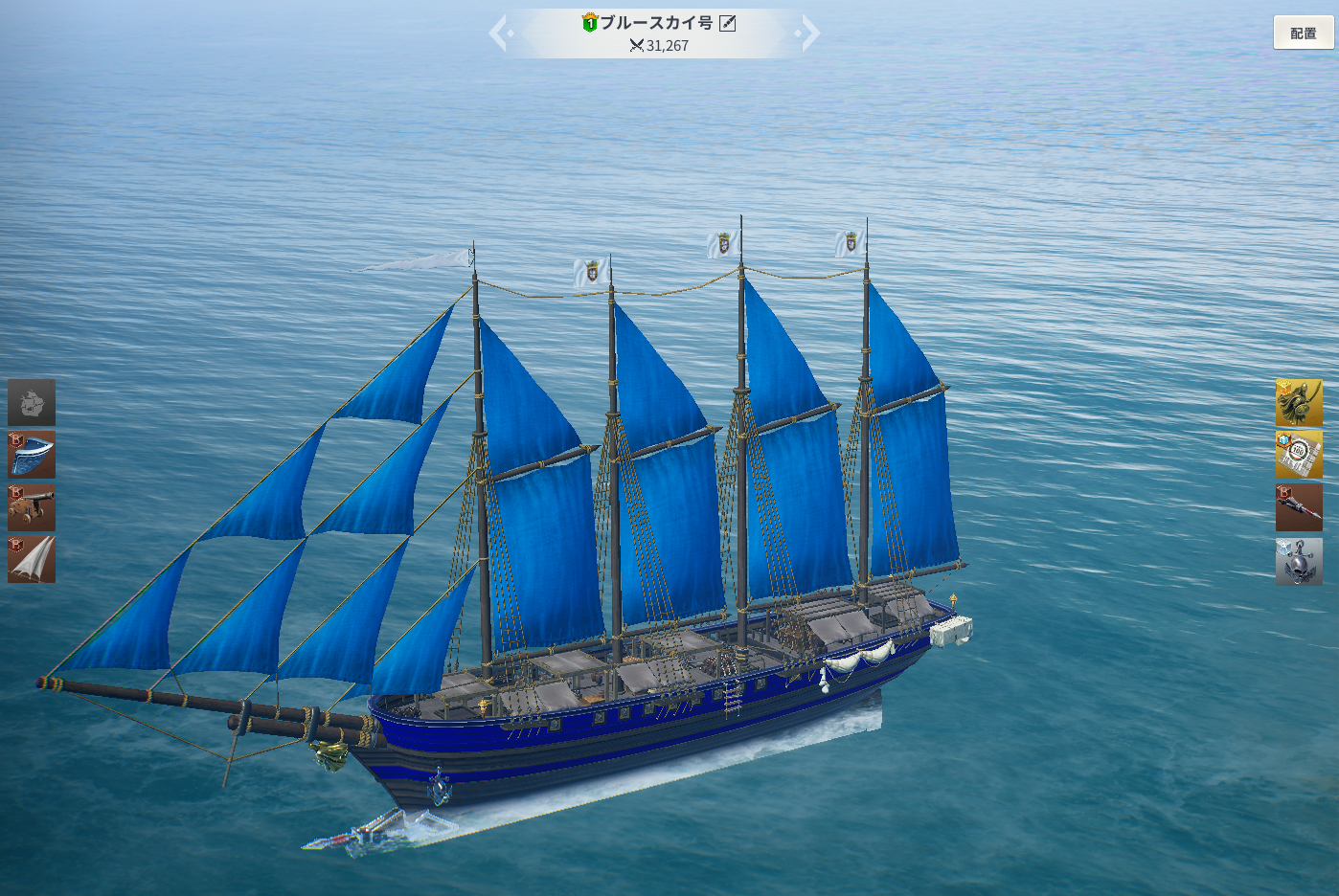Switch to the previous ship with left arrow

click(499, 34)
